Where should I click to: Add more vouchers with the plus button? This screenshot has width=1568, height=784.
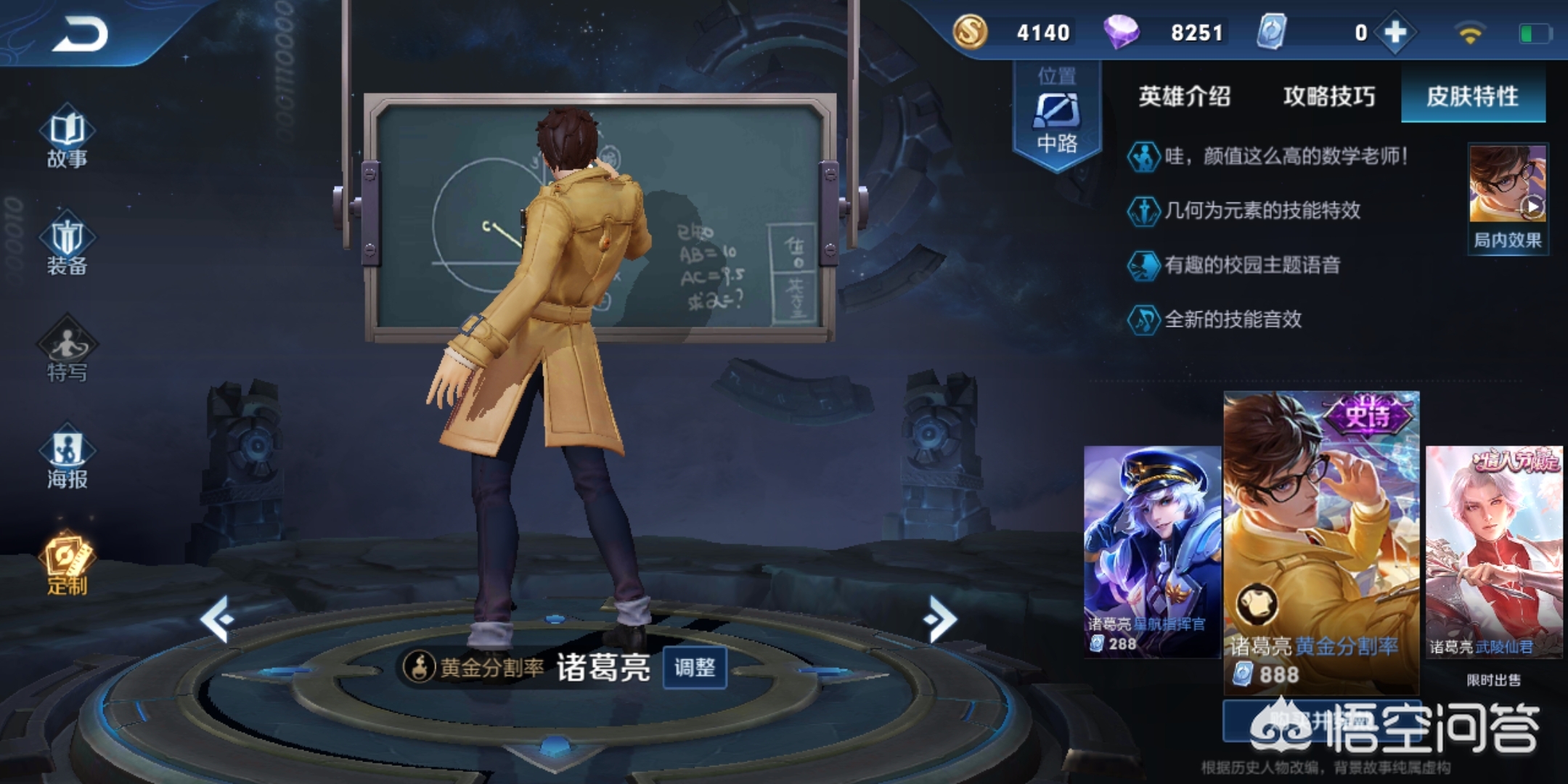click(1395, 33)
